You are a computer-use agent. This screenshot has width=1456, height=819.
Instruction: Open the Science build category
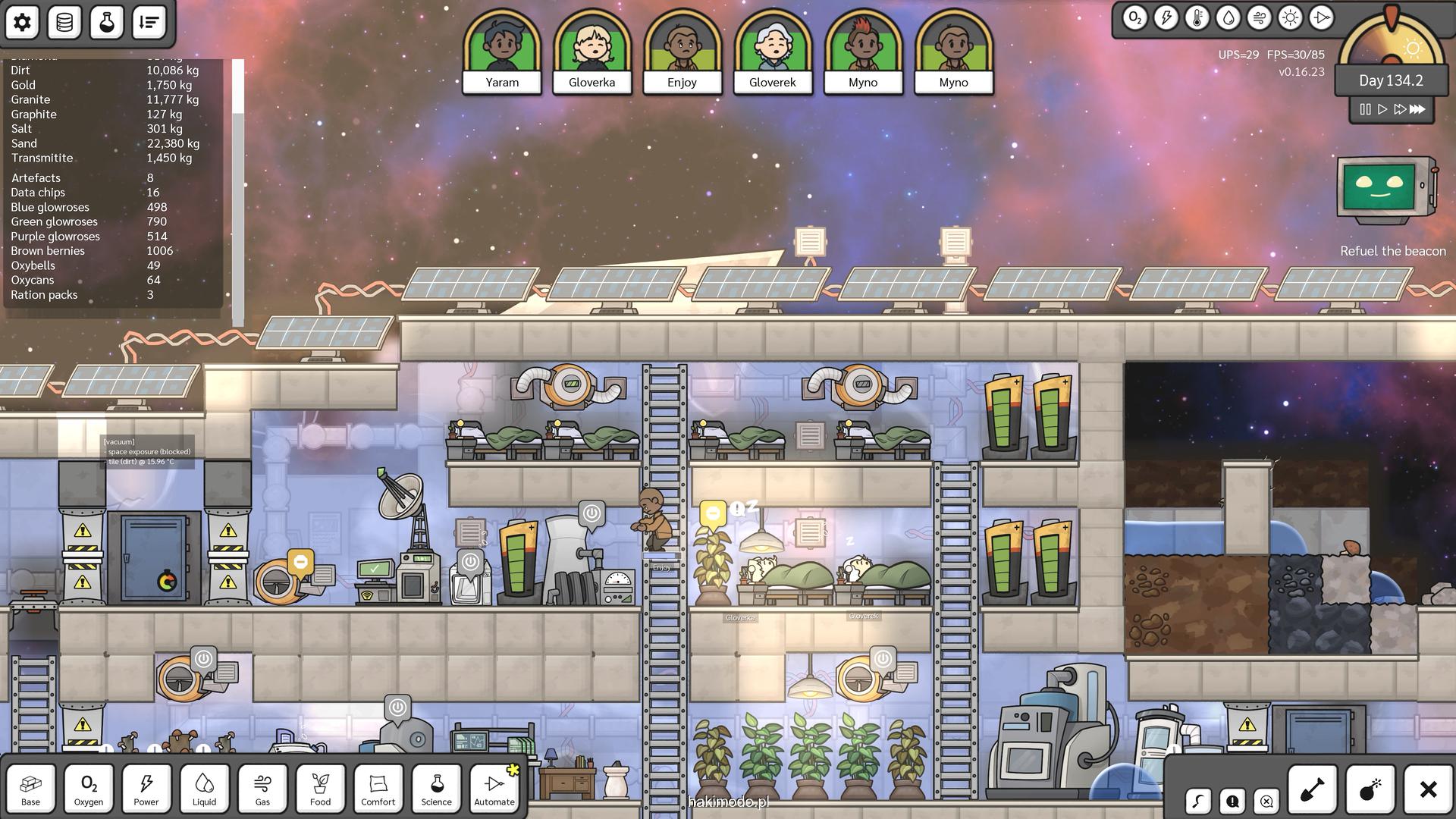click(436, 789)
